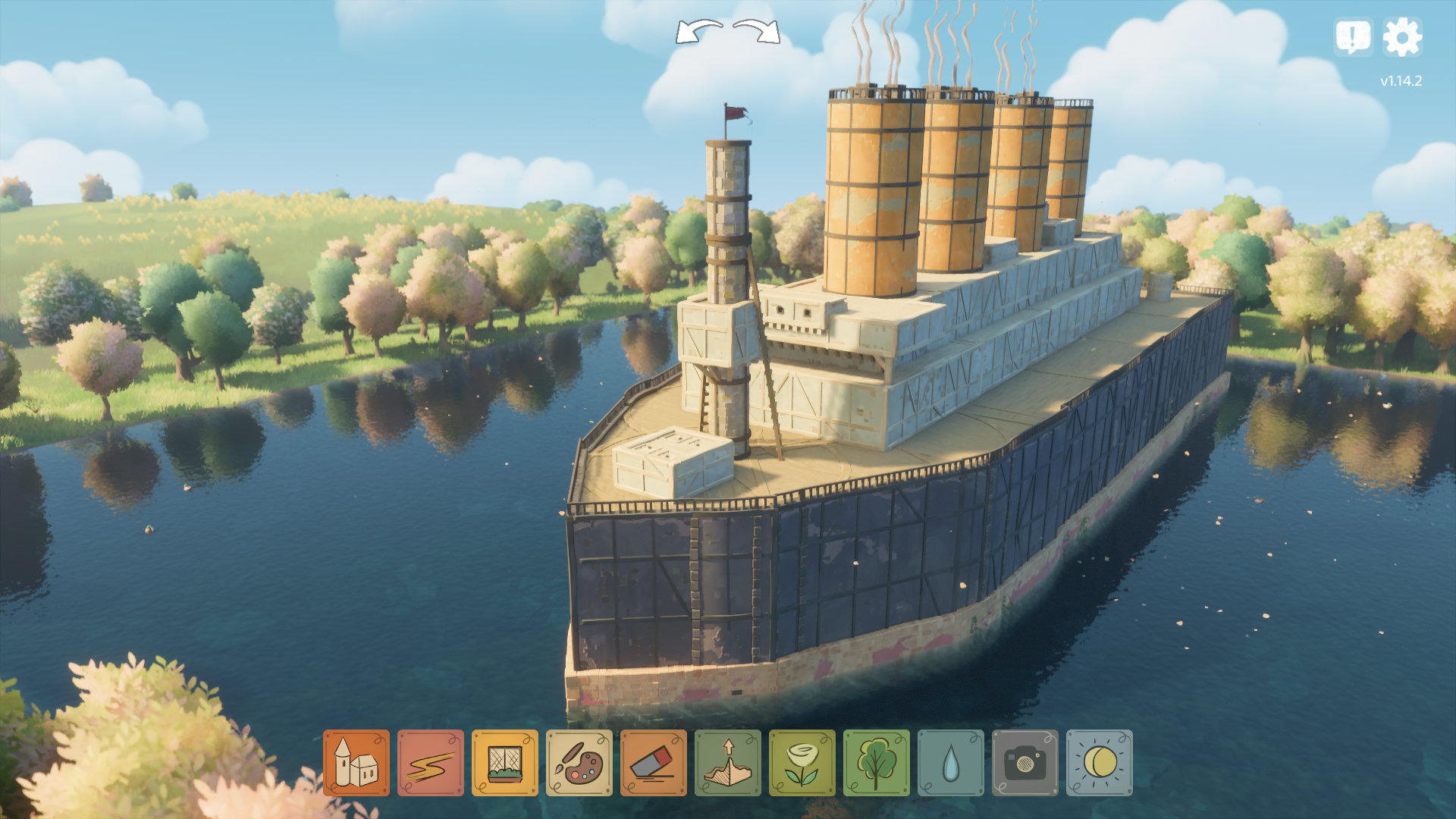Open the camera photo mode
The width and height of the screenshot is (1456, 819).
point(1025,763)
